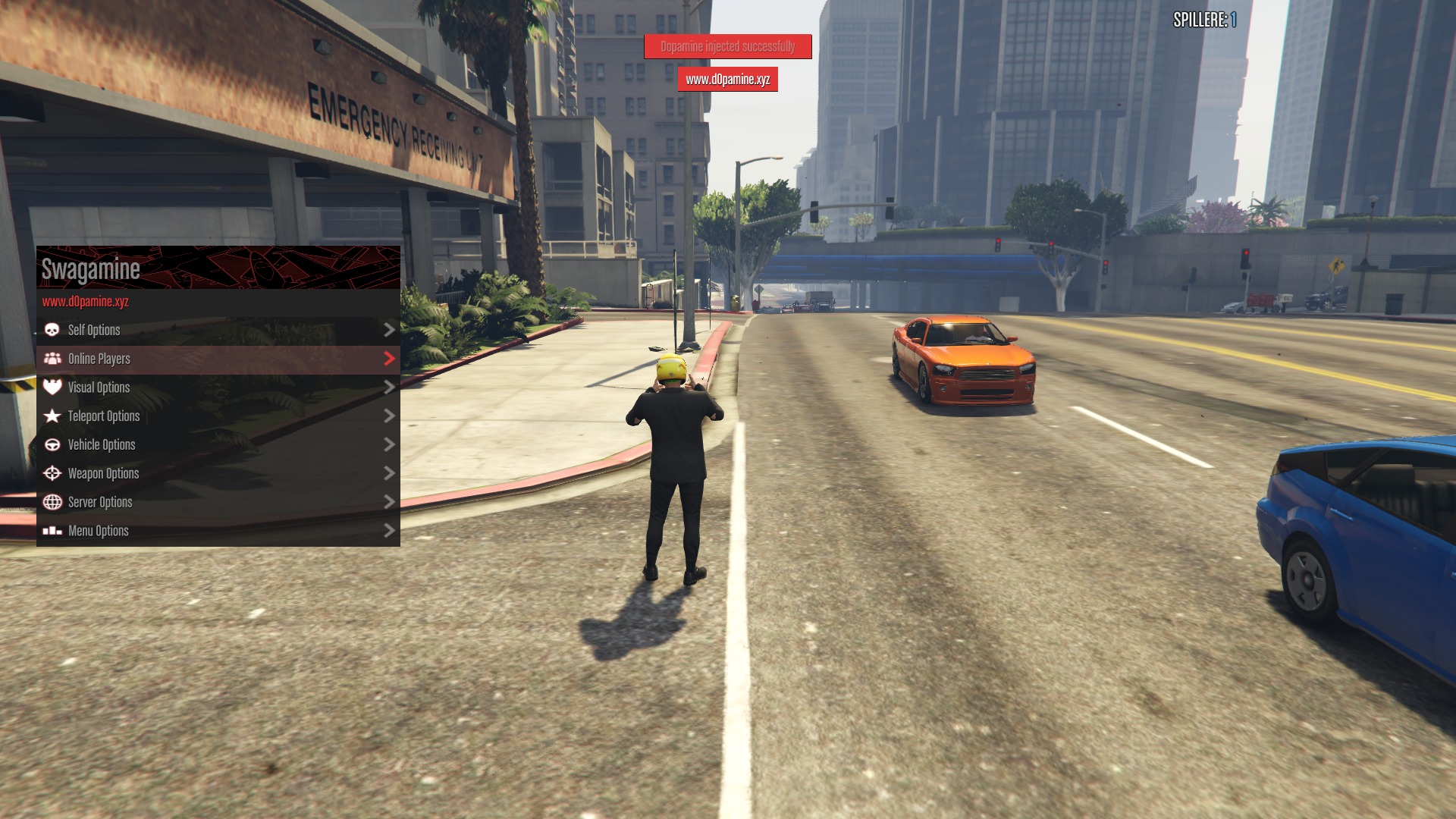This screenshot has width=1456, height=819.
Task: Open the Teleport Options menu entry
Action: (x=102, y=416)
